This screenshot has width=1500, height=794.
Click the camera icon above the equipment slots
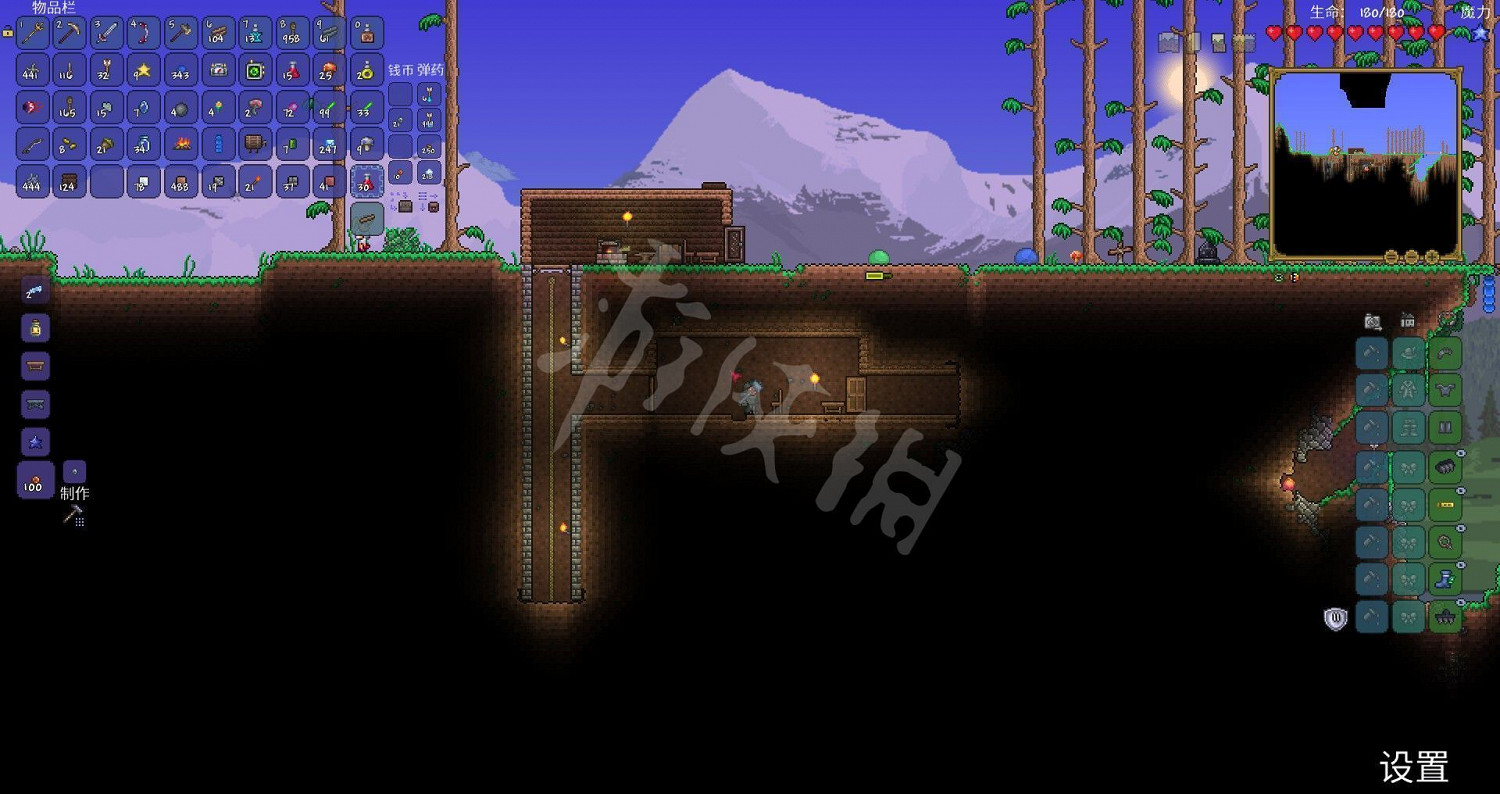(1372, 321)
